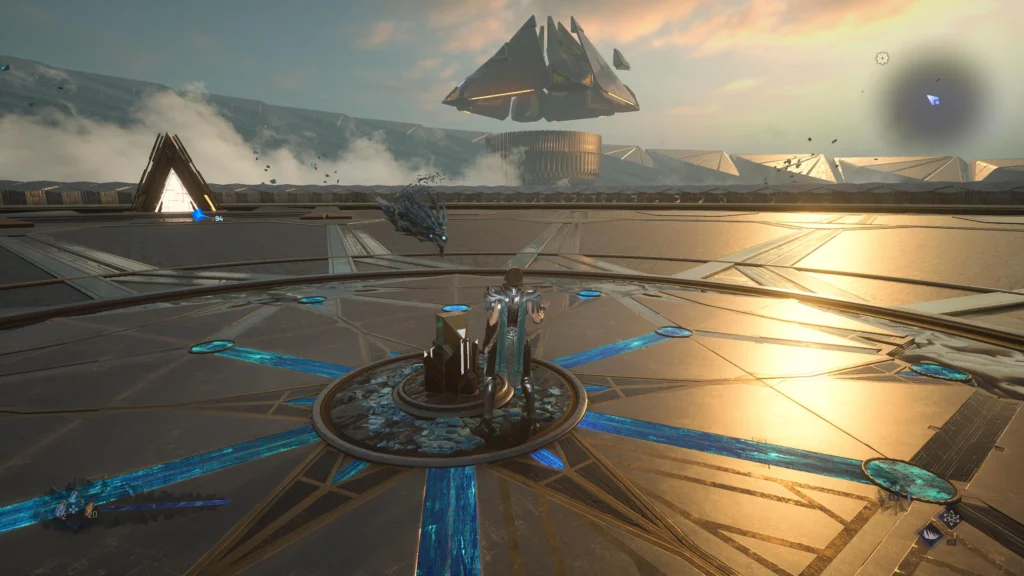Screen dimensions: 1024x576
Task: Activate the flower-pattern ability diamond icon
Action: (951, 517)
